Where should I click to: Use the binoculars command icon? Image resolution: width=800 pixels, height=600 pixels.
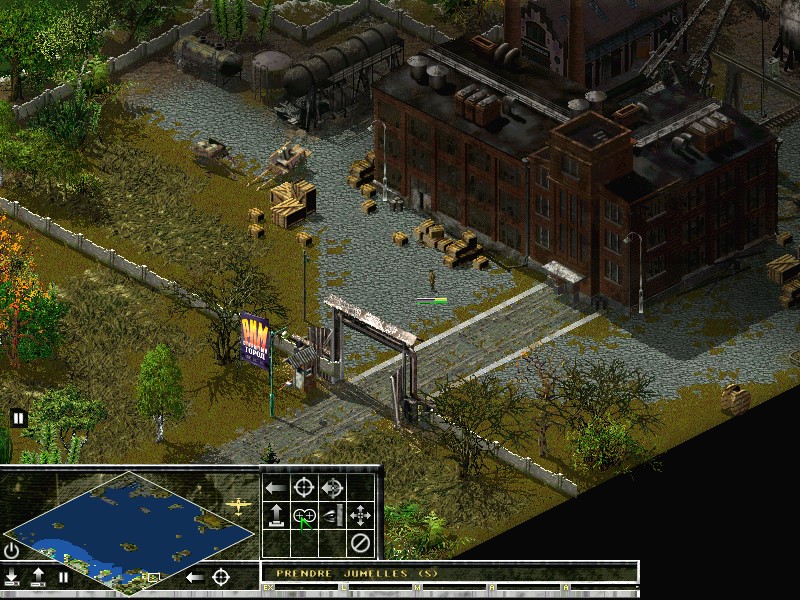pyautogui.click(x=304, y=516)
